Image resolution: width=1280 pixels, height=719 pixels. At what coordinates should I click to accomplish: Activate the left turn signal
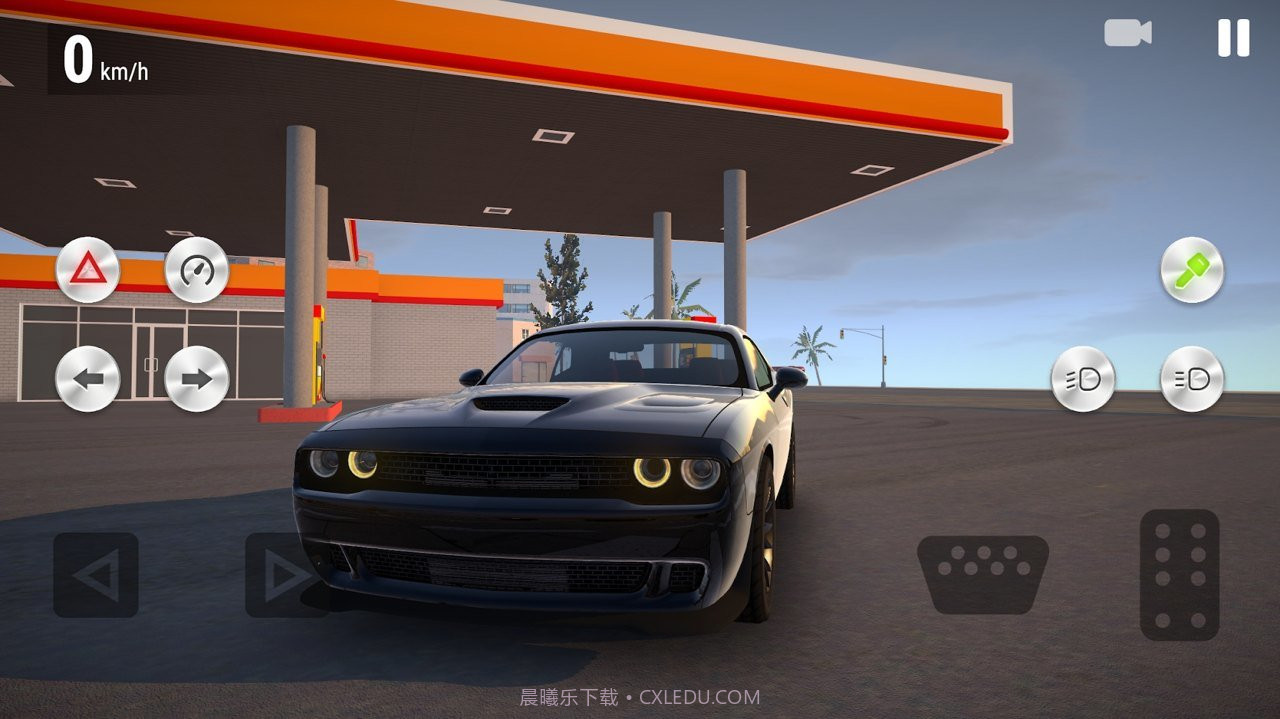point(88,379)
